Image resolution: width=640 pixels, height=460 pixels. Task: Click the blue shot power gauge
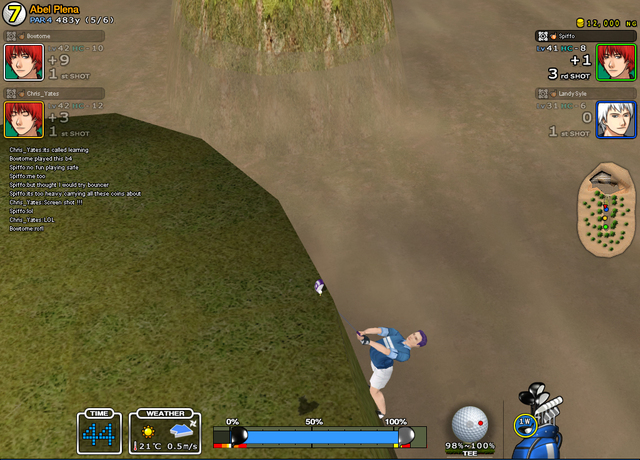click(x=320, y=437)
